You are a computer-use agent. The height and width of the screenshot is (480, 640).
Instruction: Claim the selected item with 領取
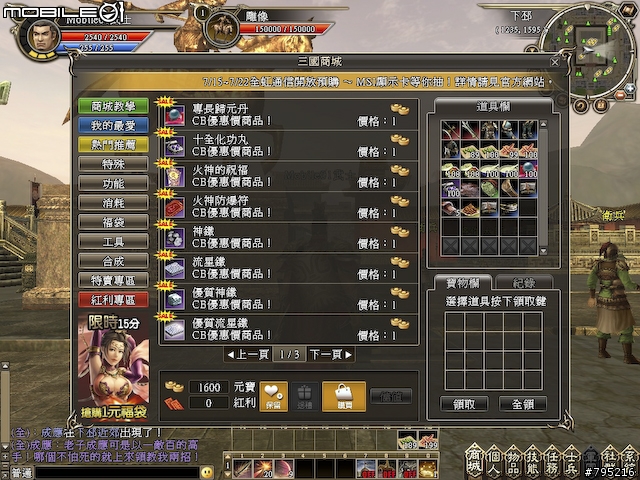click(x=464, y=404)
